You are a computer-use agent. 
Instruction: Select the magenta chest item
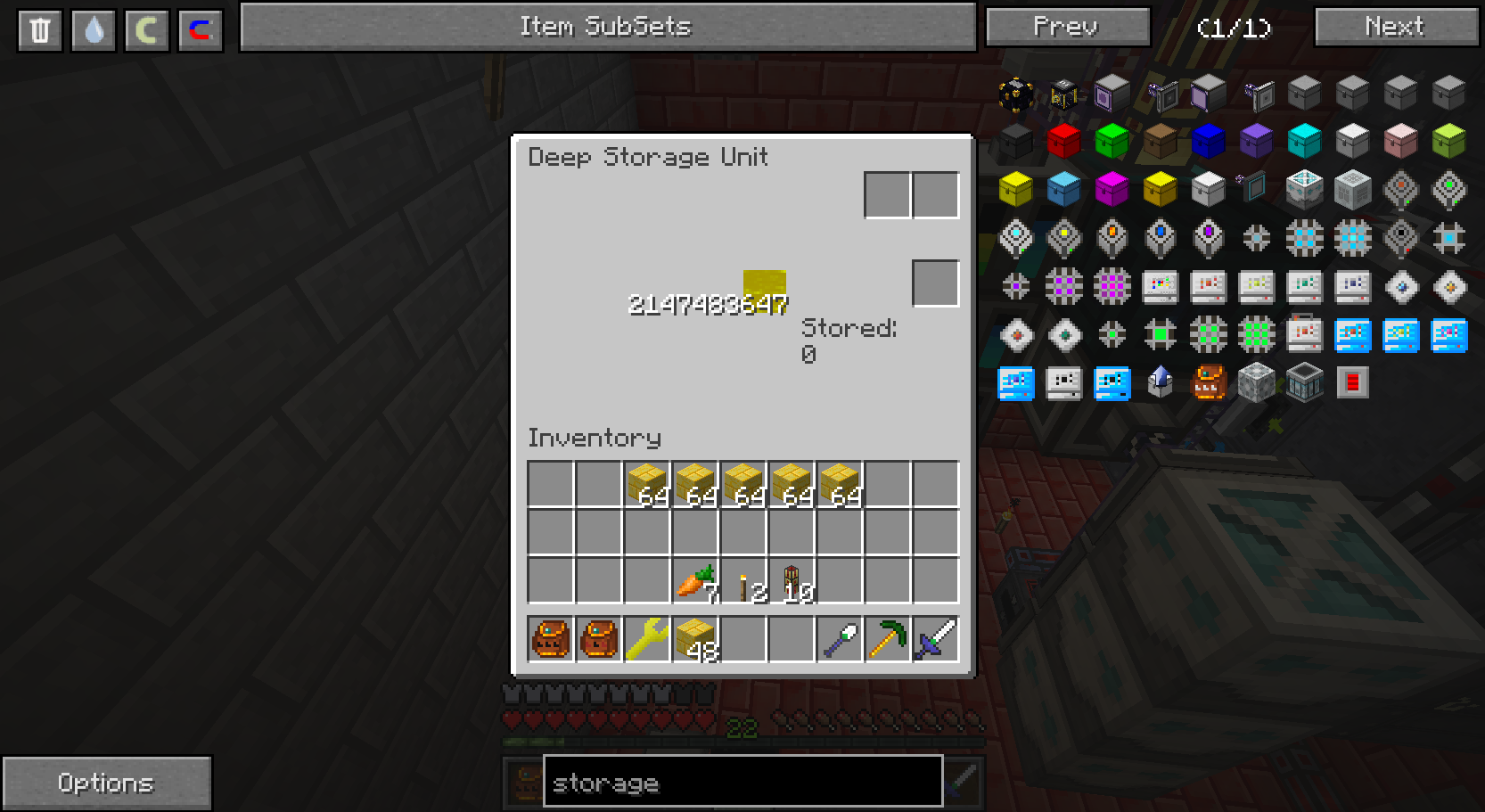(1112, 189)
